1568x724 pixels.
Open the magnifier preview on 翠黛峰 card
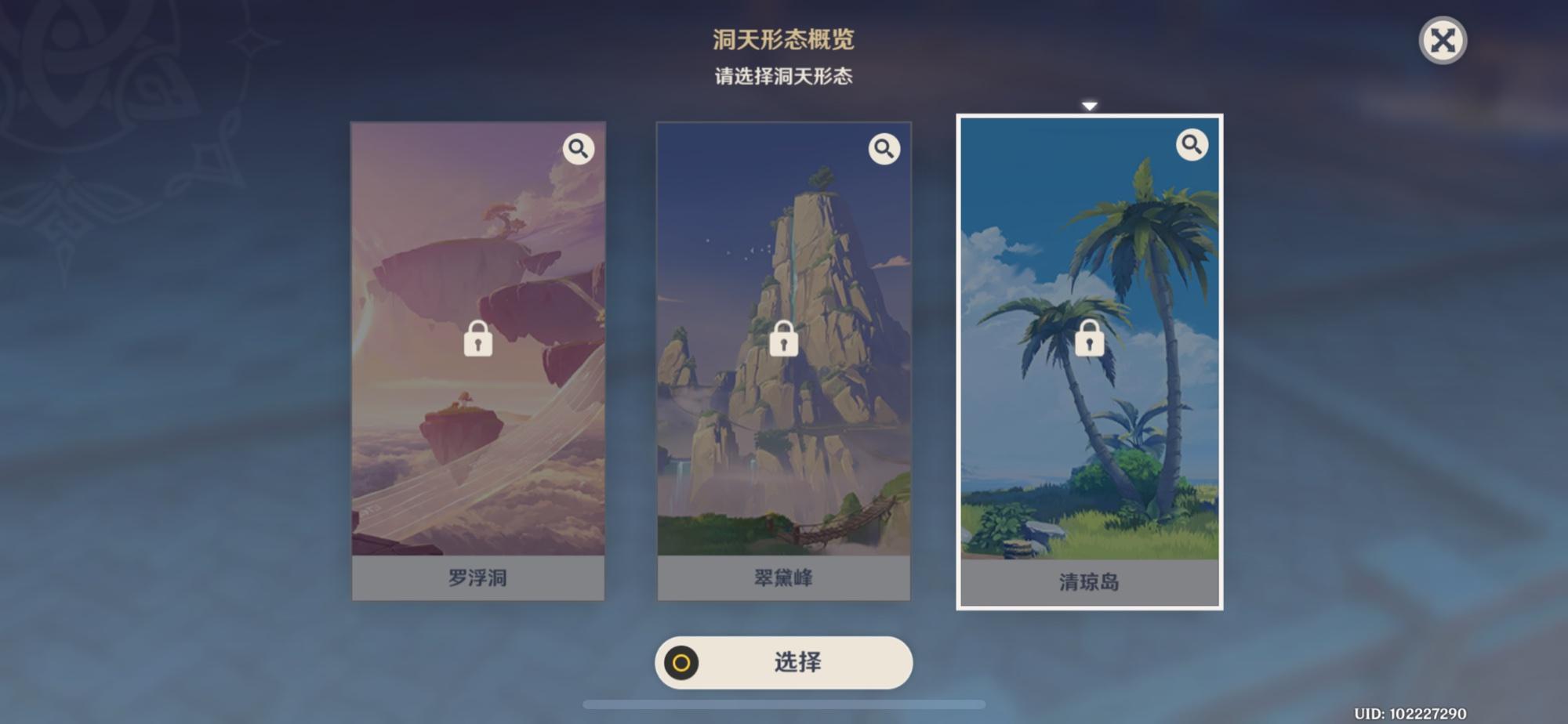(x=884, y=147)
